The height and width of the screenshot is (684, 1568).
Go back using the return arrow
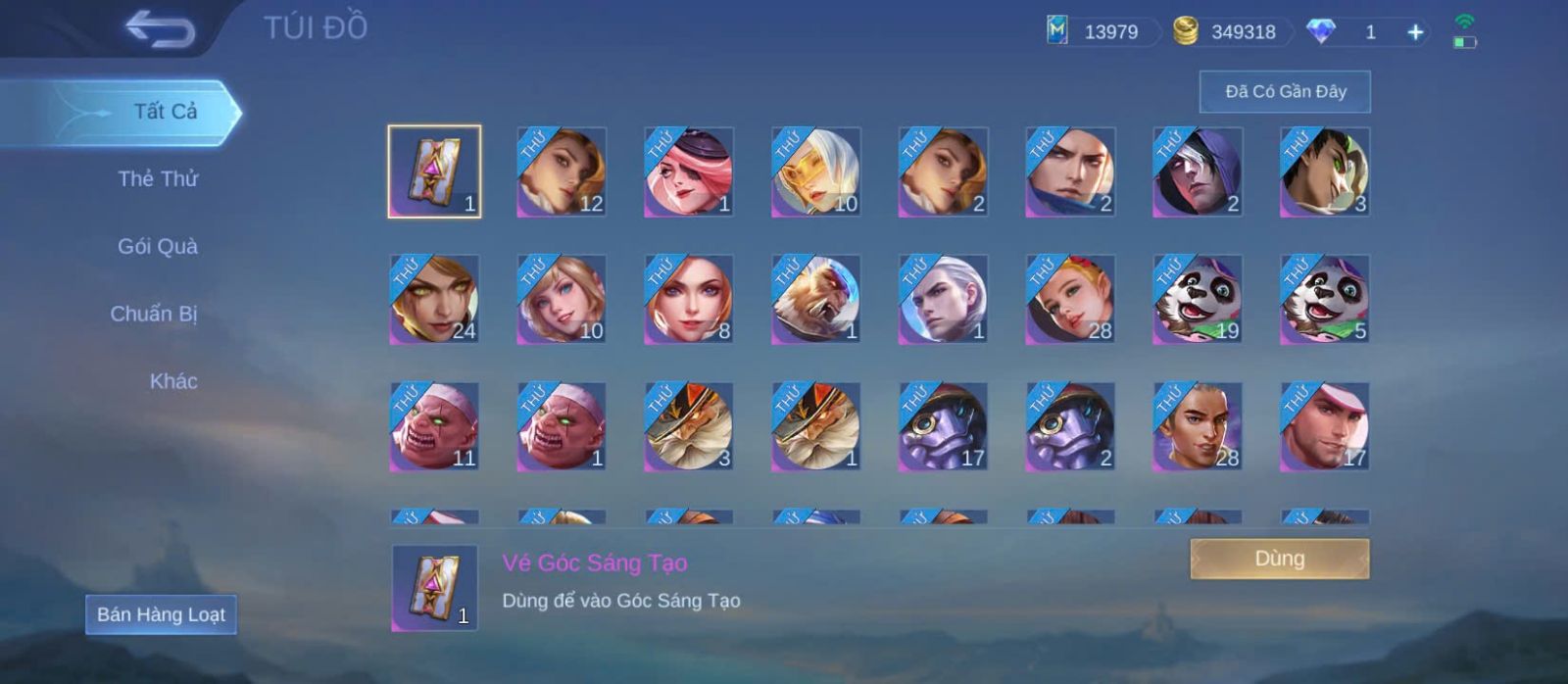pos(160,29)
